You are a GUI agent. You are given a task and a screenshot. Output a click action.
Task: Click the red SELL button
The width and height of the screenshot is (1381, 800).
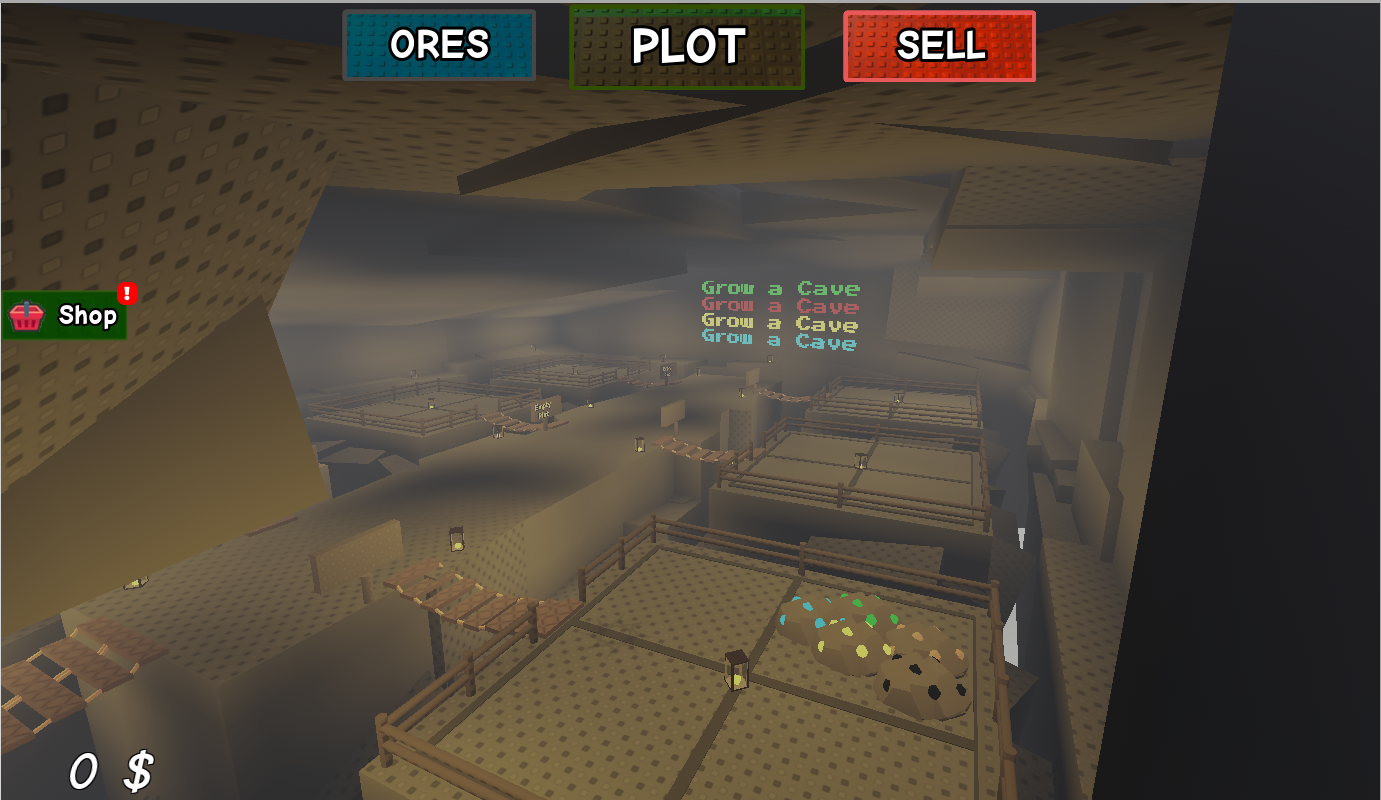pos(939,46)
